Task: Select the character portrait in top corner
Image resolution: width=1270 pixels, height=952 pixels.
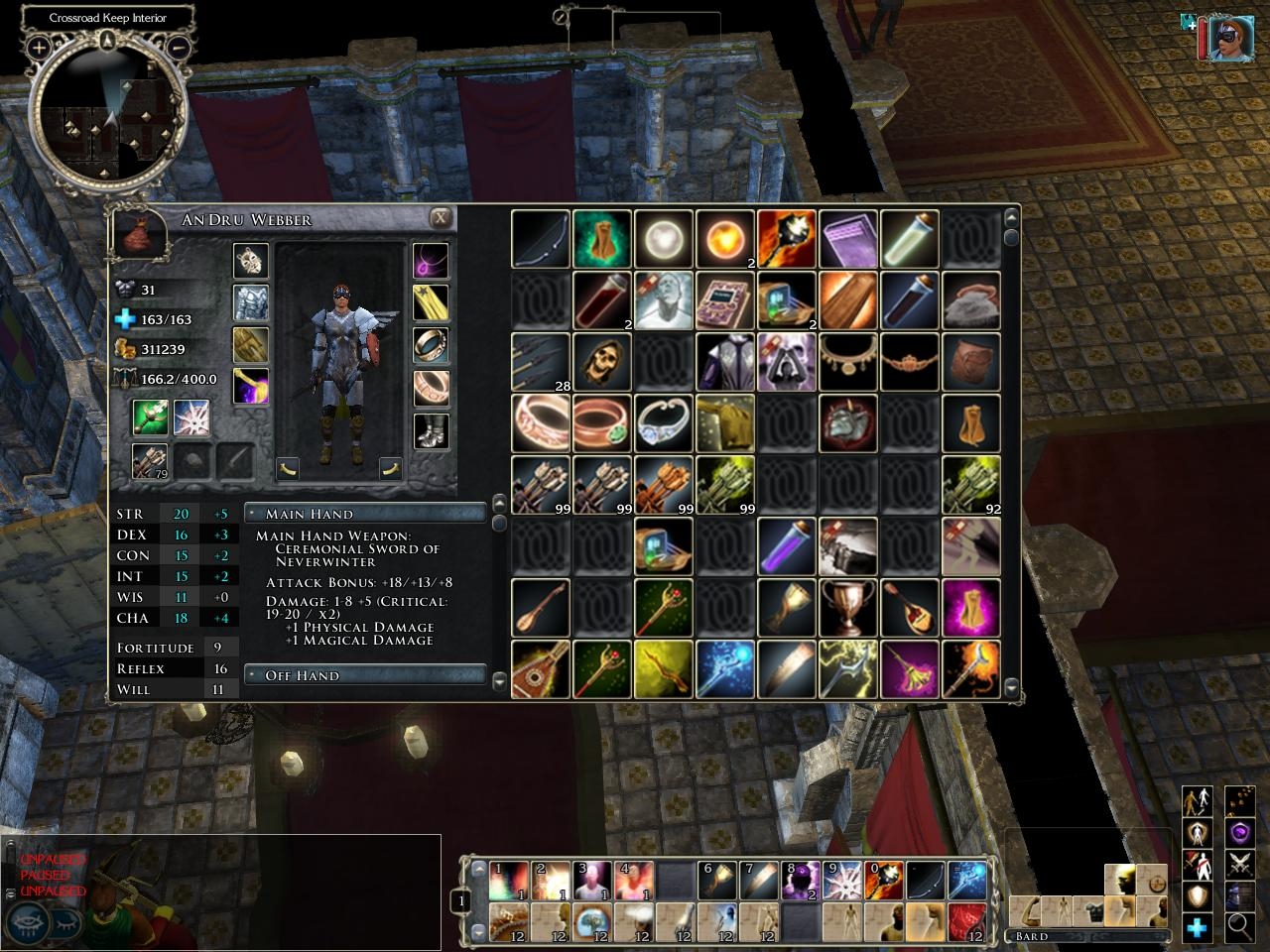Action: coord(1229,39)
